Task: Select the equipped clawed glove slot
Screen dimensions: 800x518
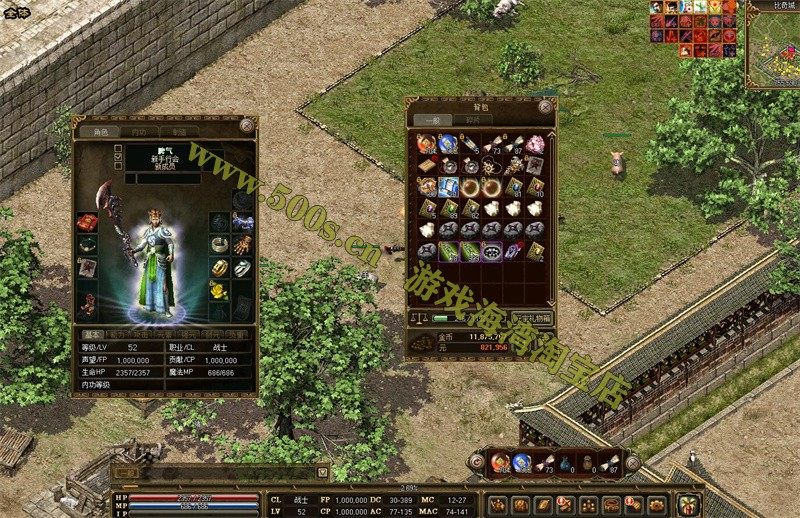Action: (242, 244)
